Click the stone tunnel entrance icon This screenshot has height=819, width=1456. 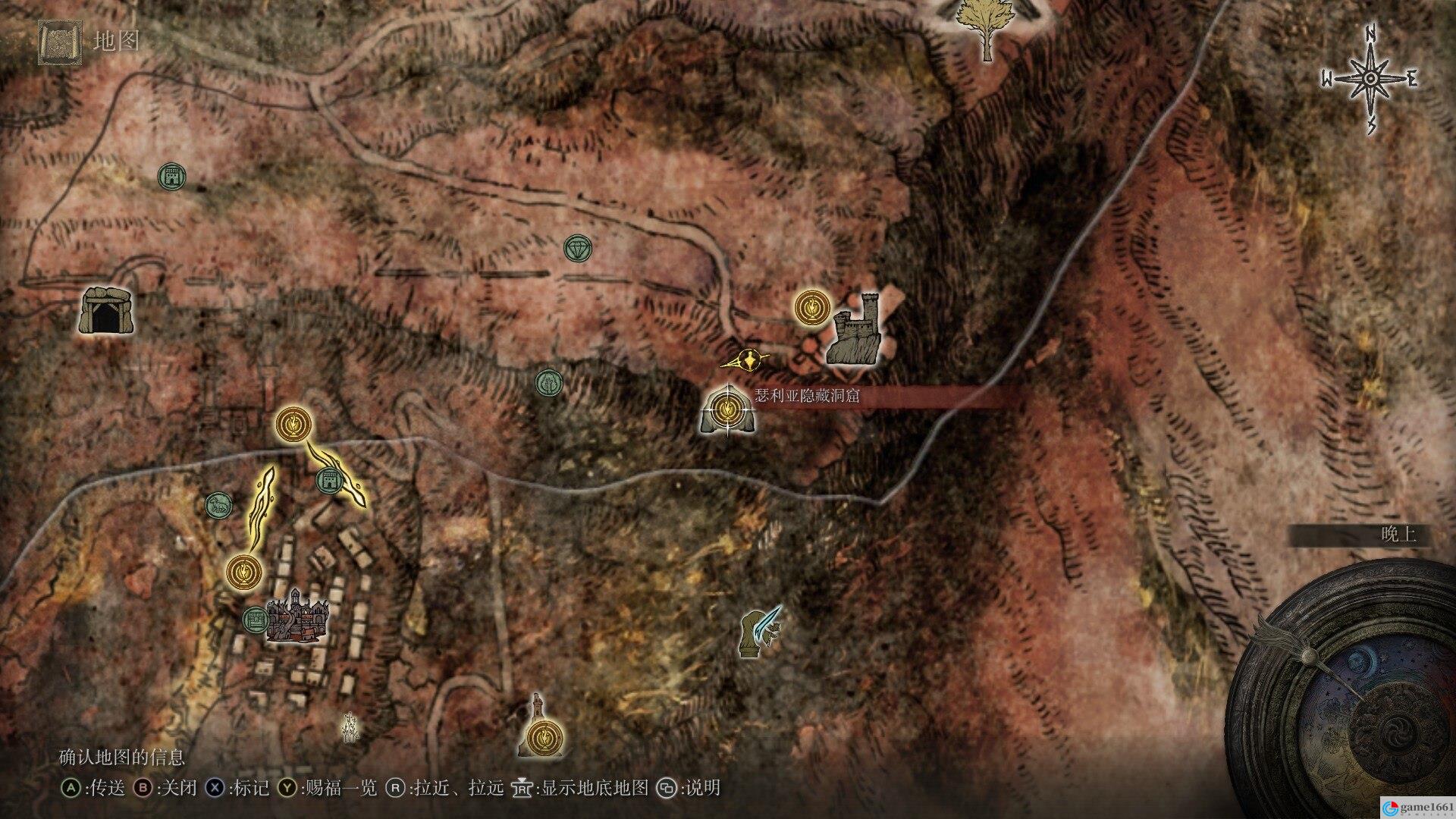105,311
